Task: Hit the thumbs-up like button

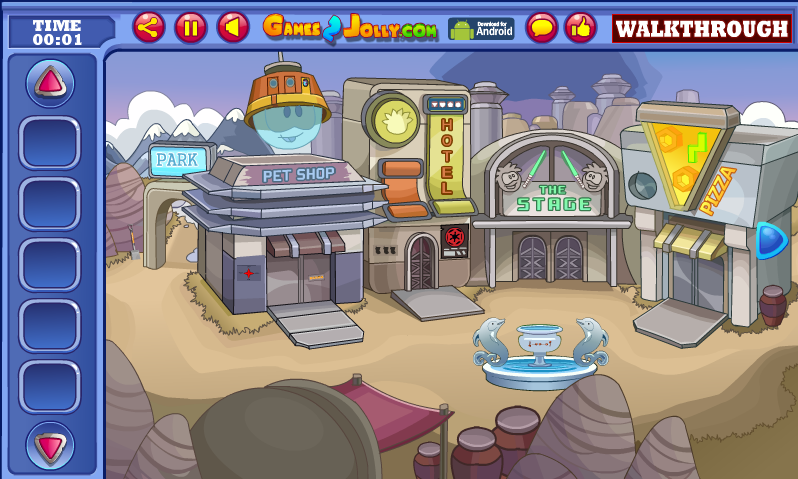Action: coord(580,27)
